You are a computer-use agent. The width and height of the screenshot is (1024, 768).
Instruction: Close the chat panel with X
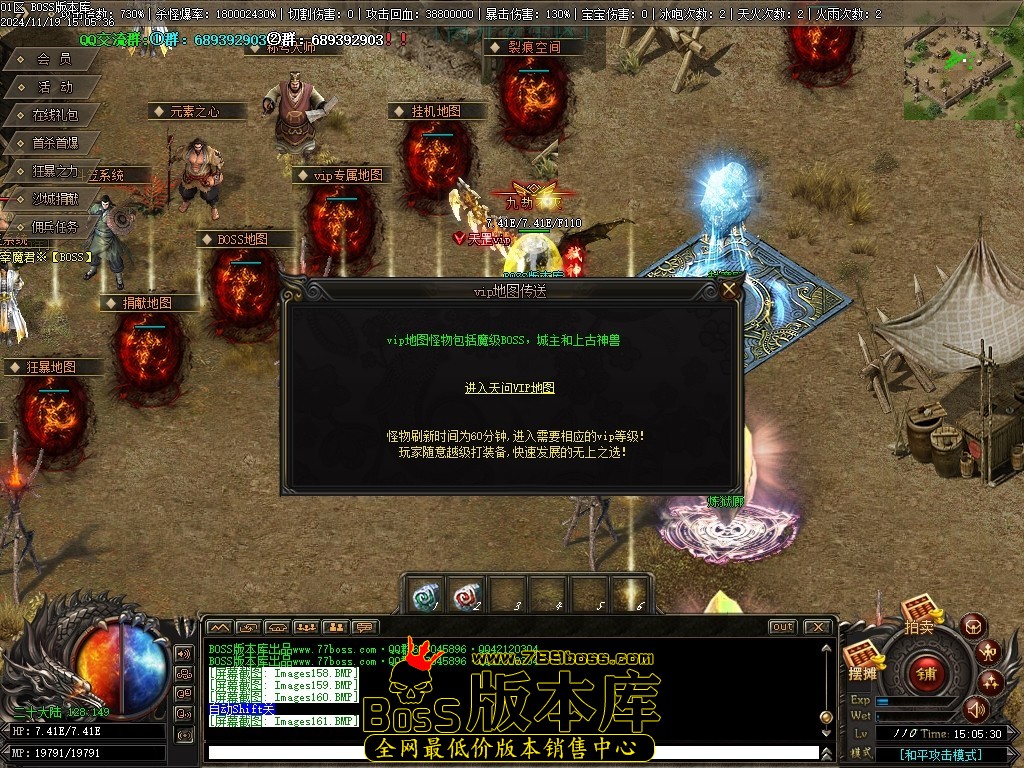(817, 627)
